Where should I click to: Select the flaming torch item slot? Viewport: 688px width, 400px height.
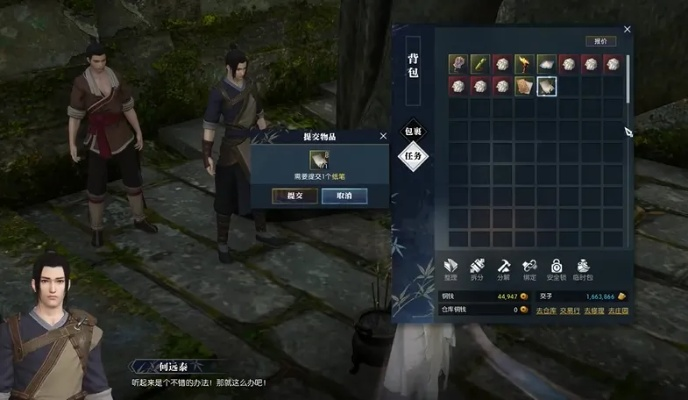pos(523,64)
